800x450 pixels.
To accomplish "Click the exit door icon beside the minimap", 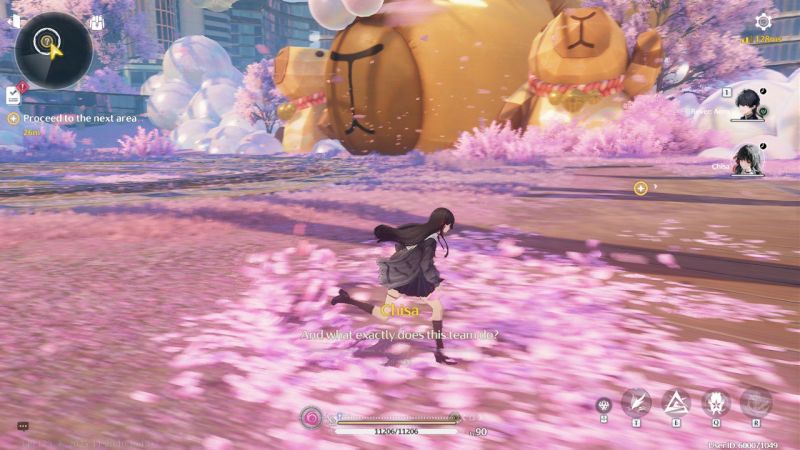I will [x=14, y=21].
